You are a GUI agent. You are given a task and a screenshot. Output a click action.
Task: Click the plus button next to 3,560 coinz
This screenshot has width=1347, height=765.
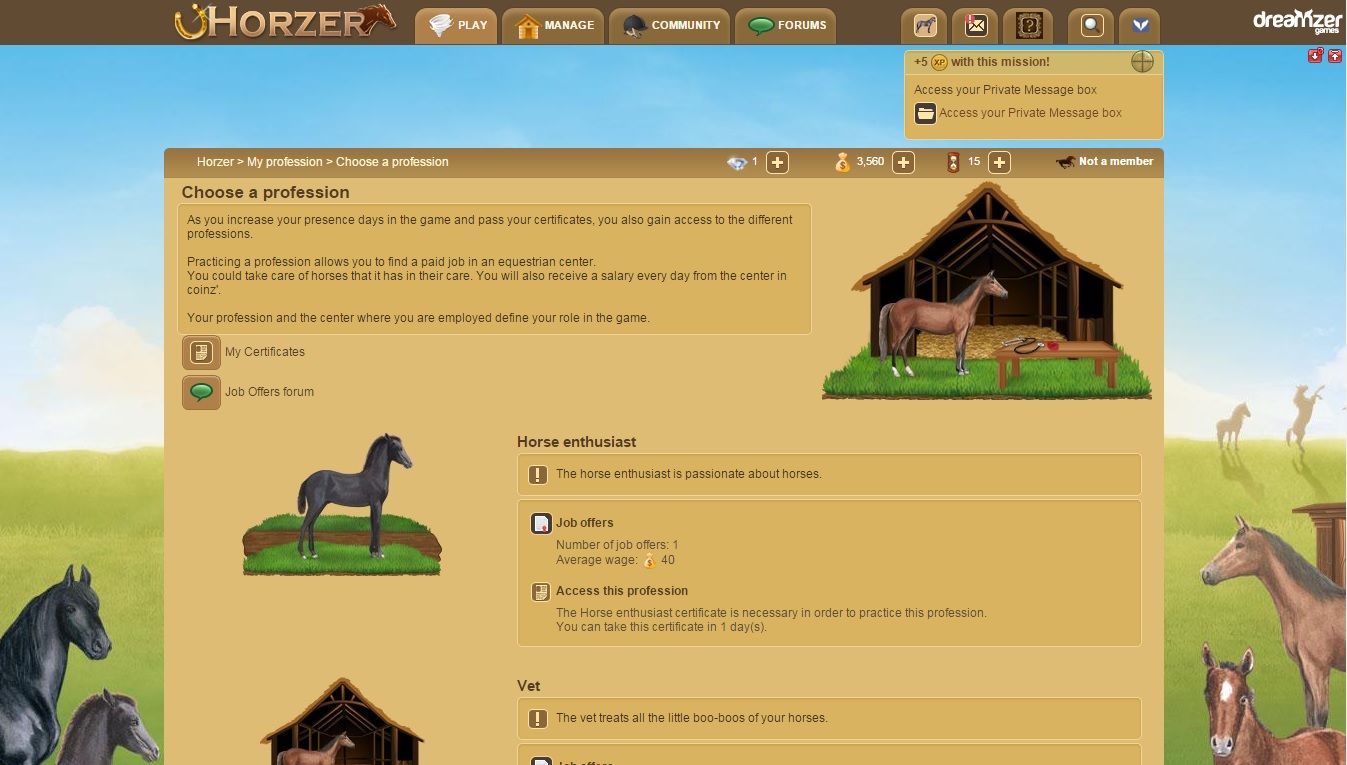[x=903, y=161]
